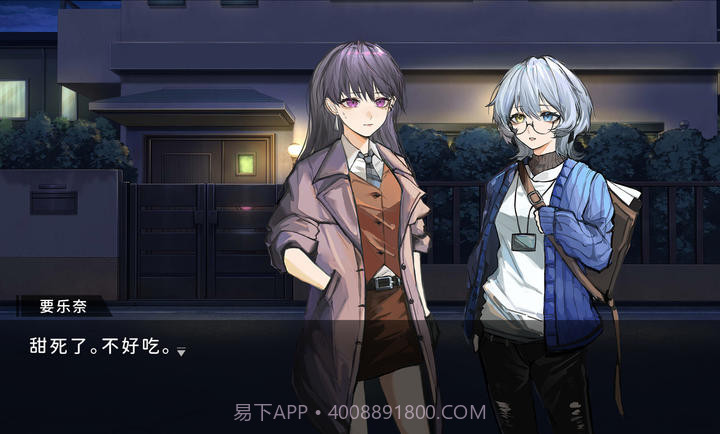Click the dialogue advance arrow indicator

(181, 351)
